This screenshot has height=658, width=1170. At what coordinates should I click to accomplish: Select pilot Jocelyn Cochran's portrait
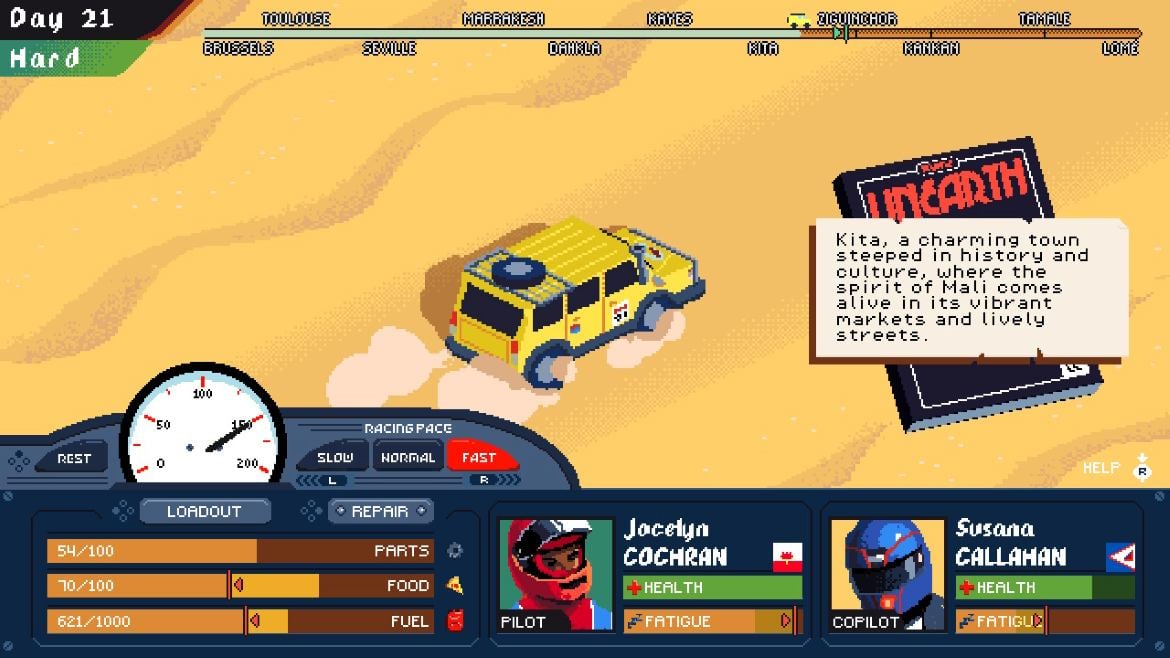(556, 574)
